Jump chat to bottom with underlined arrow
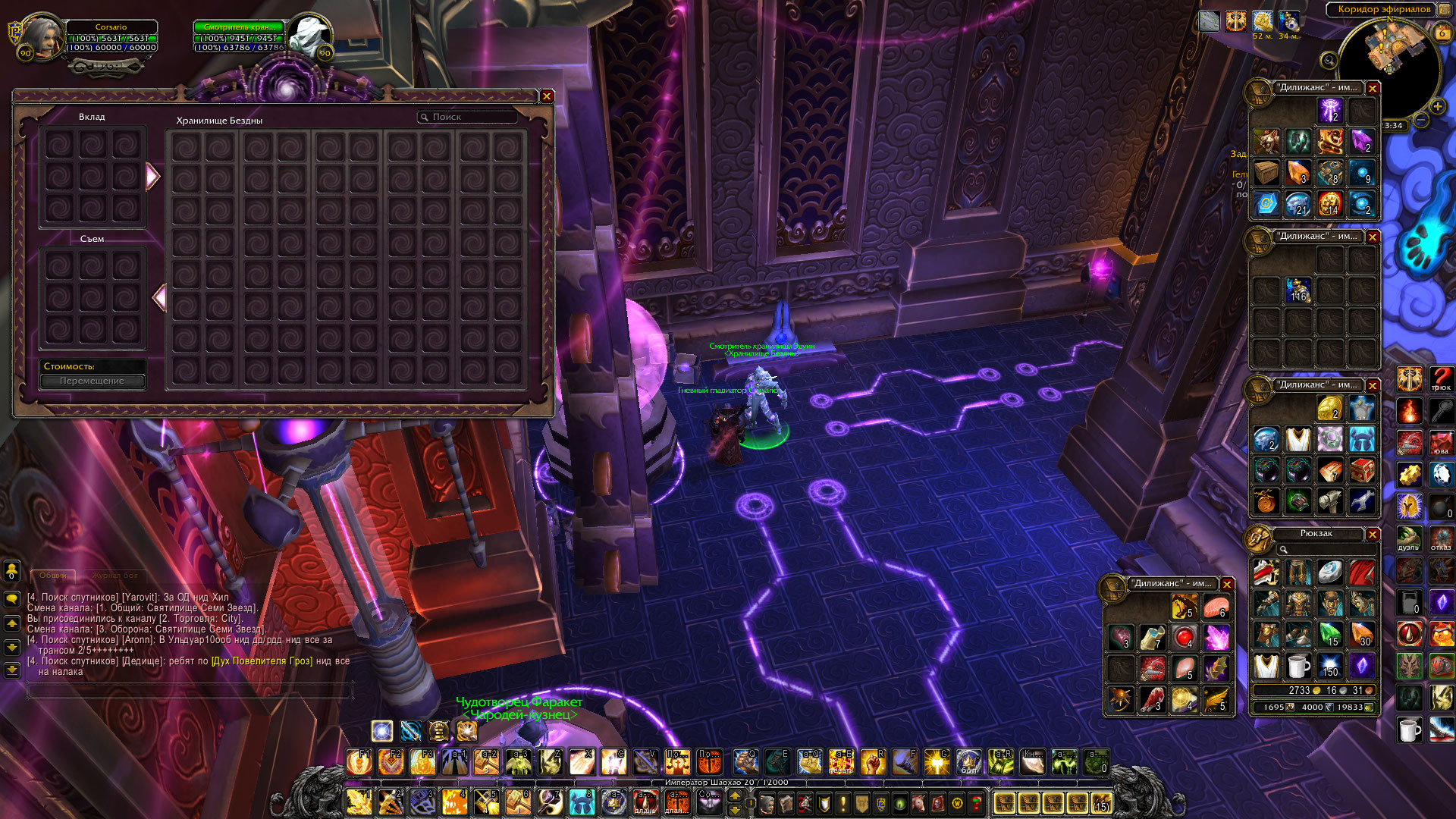The width and height of the screenshot is (1456, 819). 11,670
